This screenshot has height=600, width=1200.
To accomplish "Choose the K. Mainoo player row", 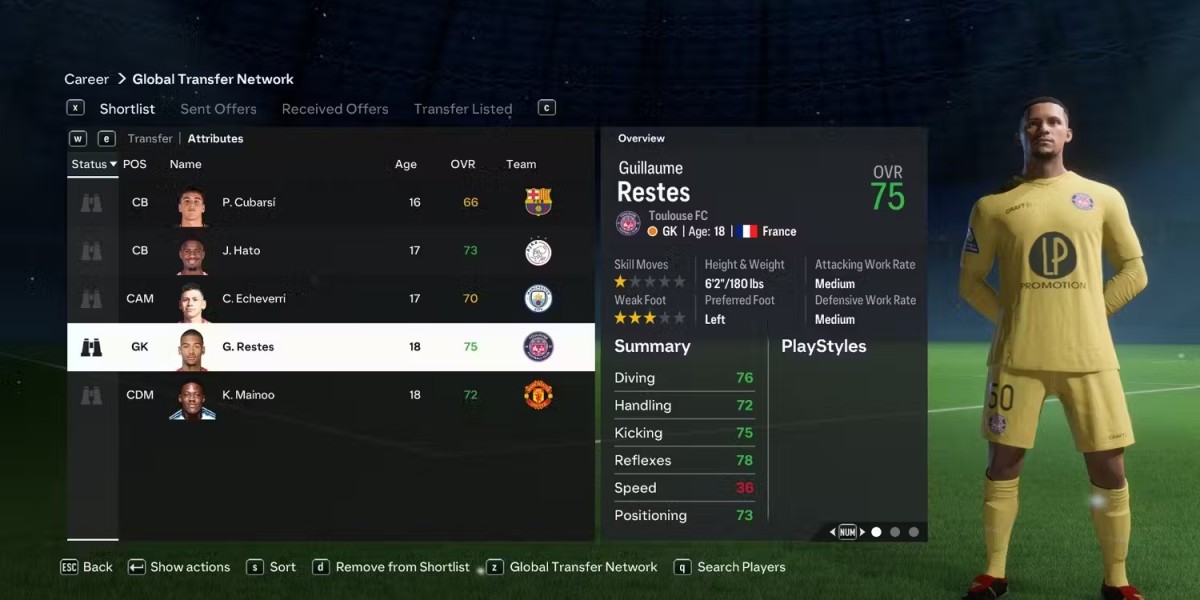I will click(x=330, y=395).
